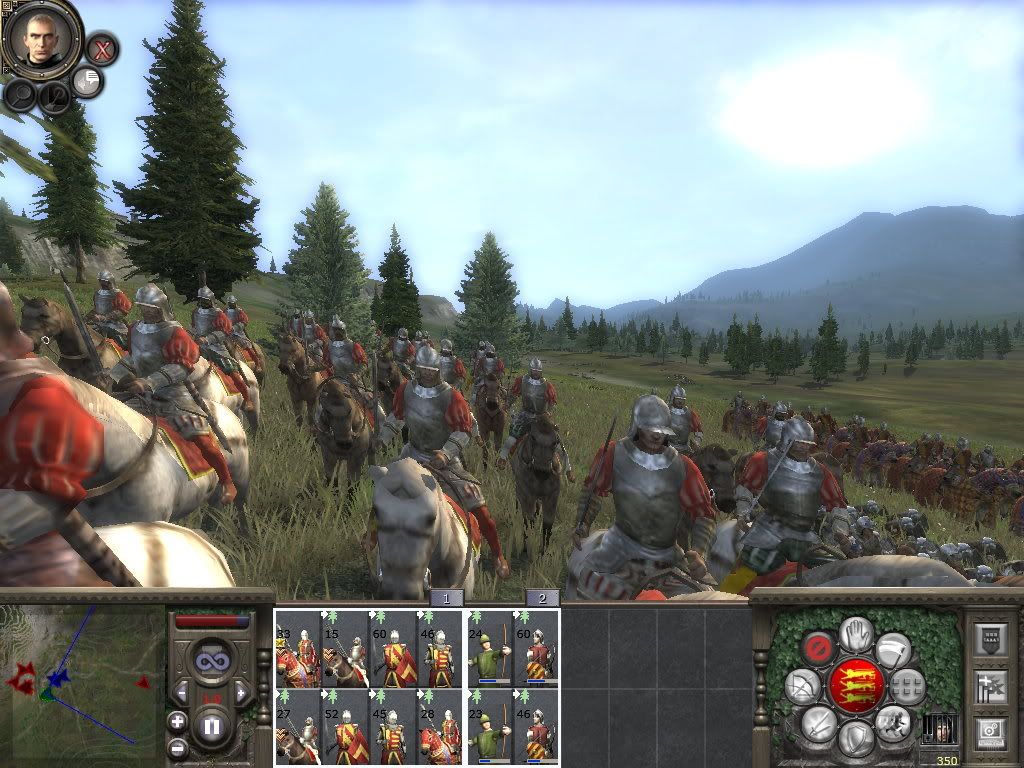Screen dimensions: 1024x768
Task: Click the red three-lions faction emblem
Action: 856,685
